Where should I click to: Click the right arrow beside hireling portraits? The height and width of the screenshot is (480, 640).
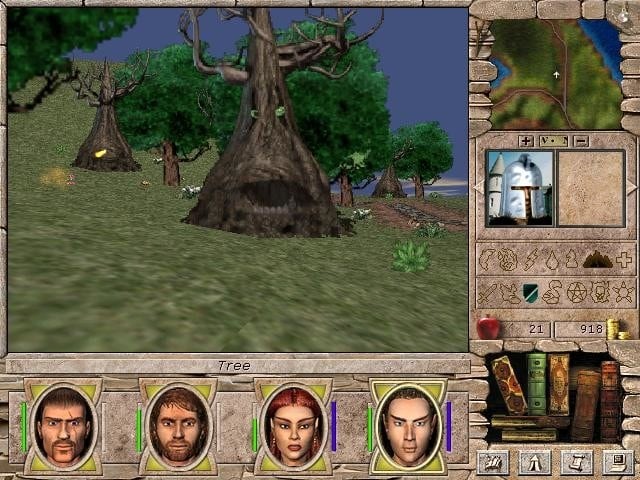point(631,187)
